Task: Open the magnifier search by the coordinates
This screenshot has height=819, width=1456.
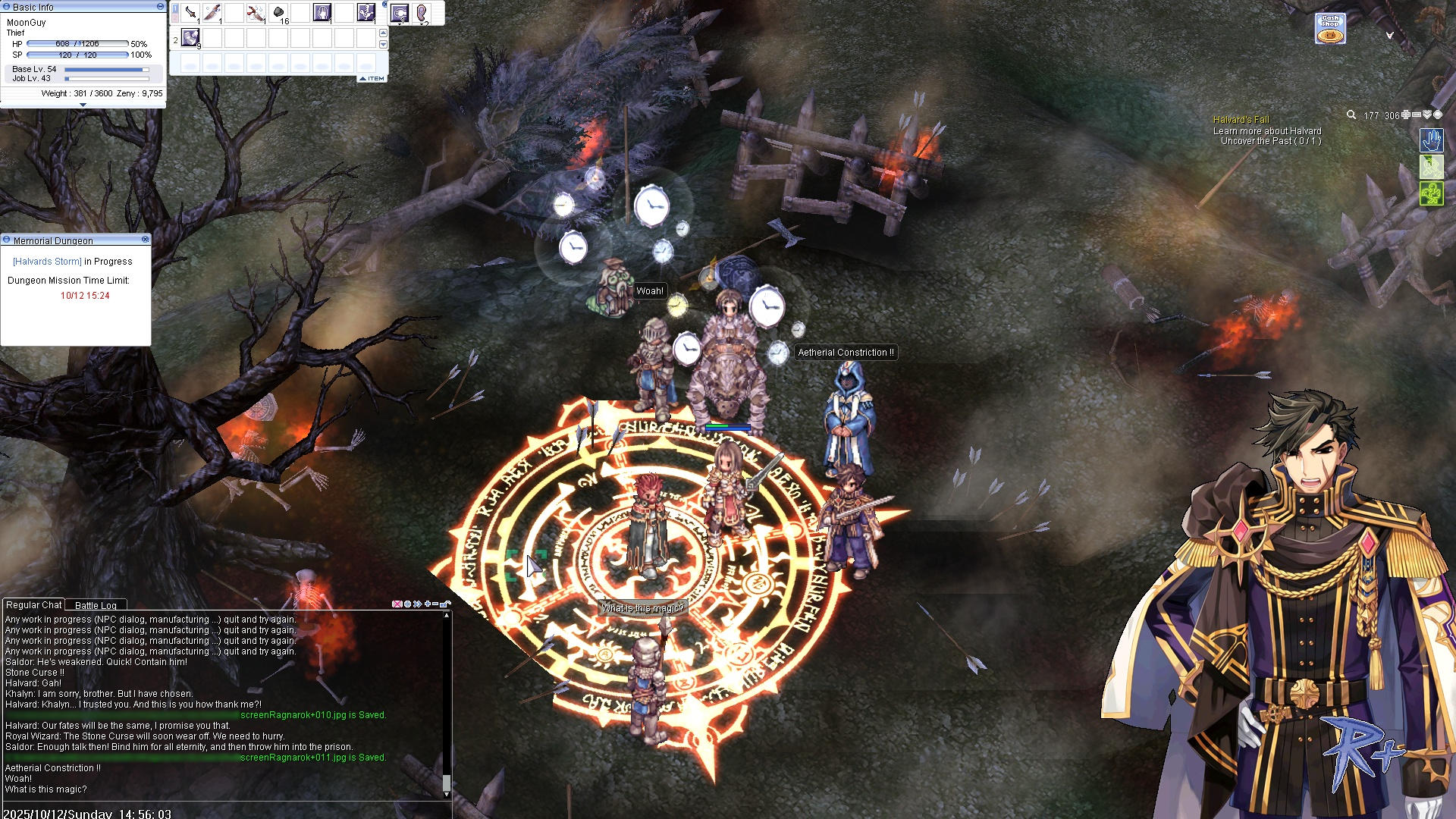Action: [1351, 115]
